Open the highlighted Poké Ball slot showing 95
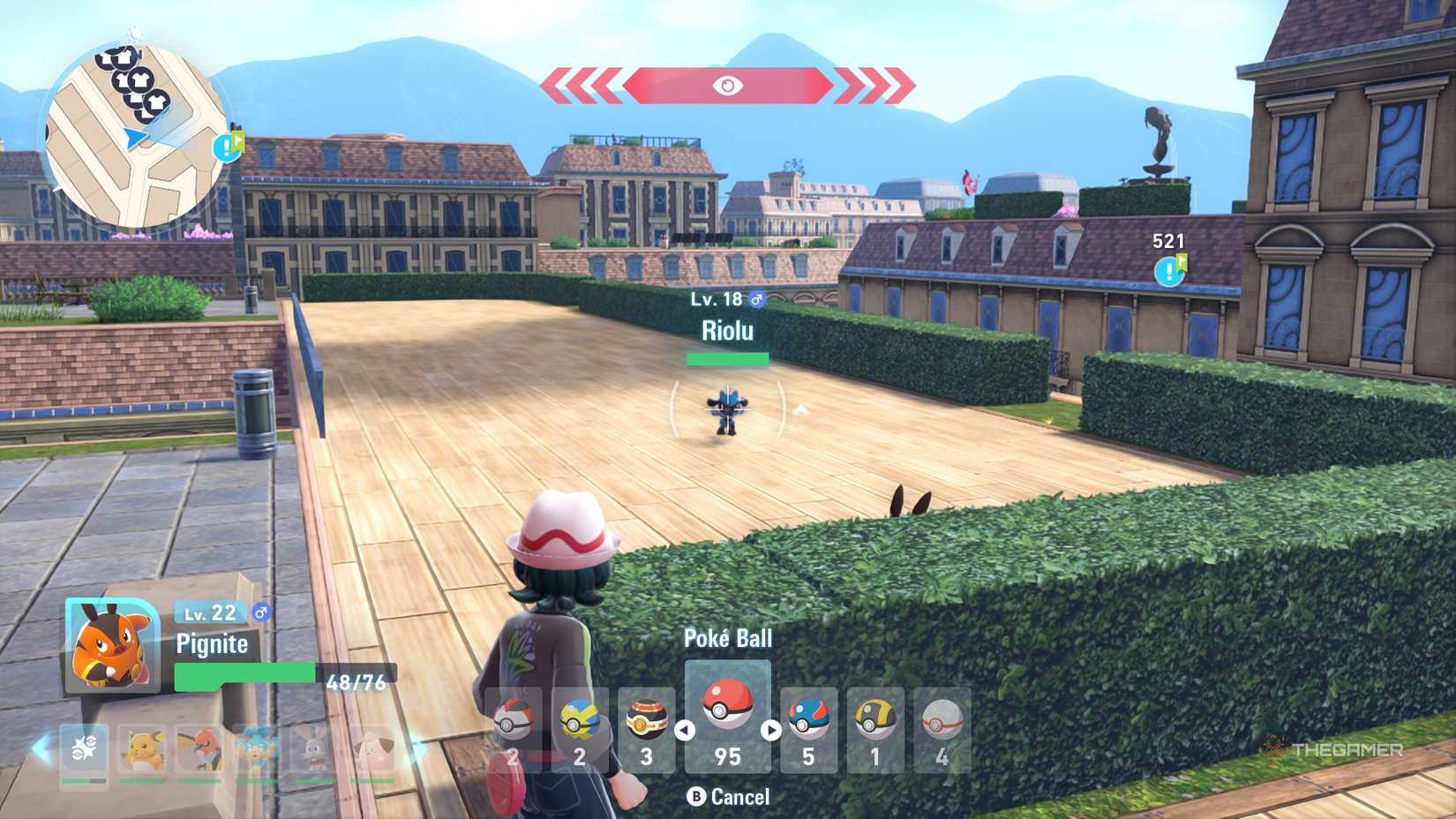1456x819 pixels. pyautogui.click(x=726, y=706)
